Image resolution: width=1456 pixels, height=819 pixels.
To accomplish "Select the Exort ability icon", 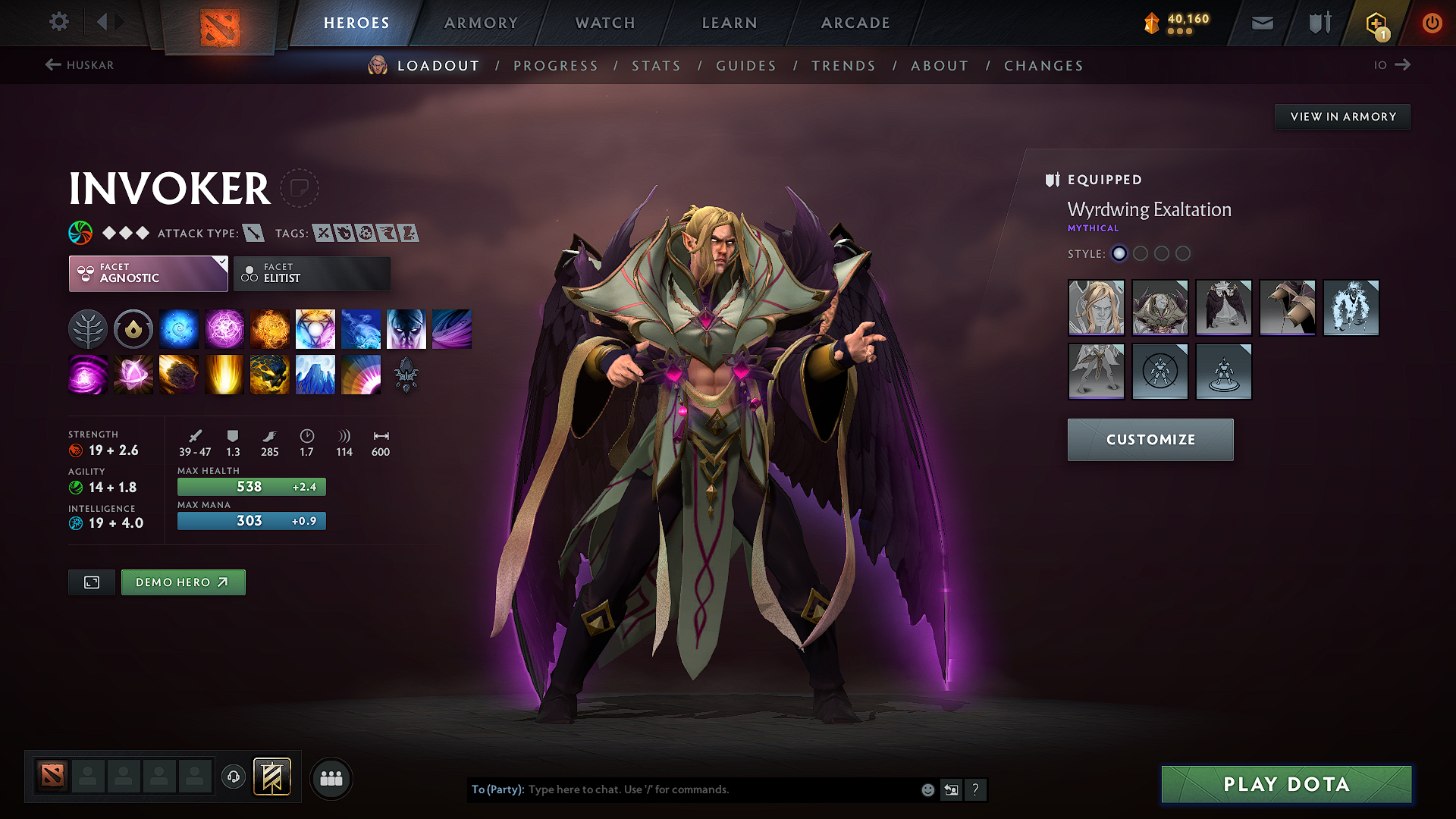I will click(x=270, y=328).
